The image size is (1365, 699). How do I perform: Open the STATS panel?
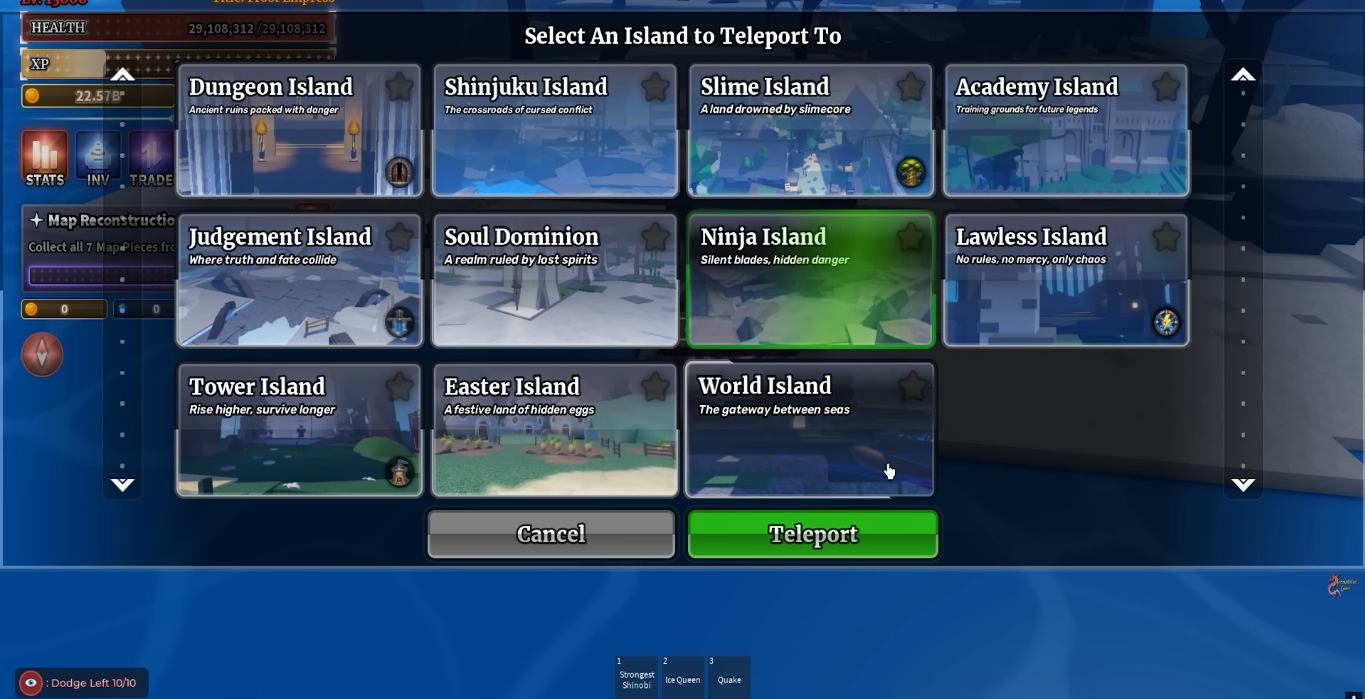[x=45, y=159]
